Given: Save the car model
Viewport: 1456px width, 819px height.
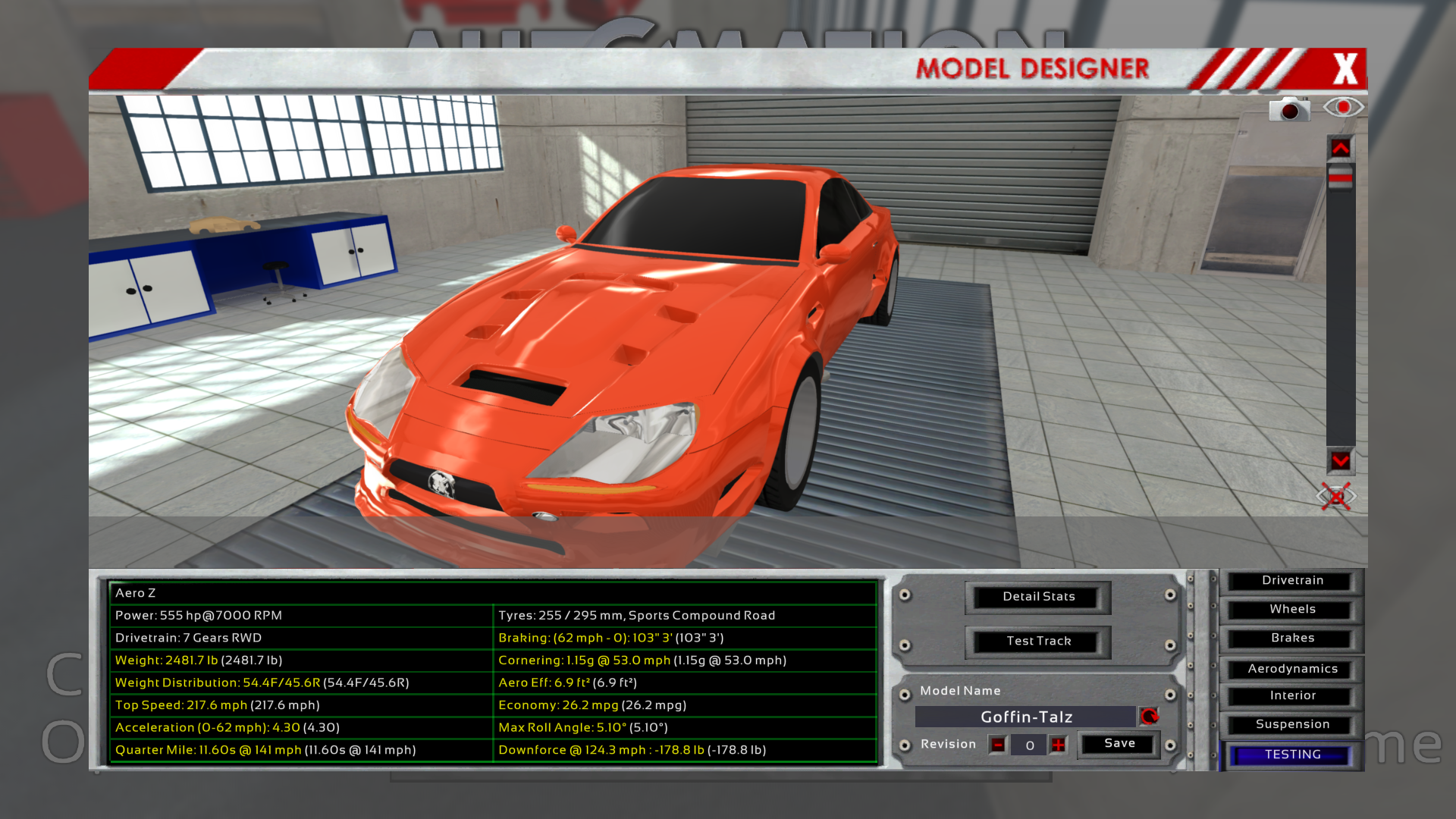Looking at the screenshot, I should click(1119, 744).
